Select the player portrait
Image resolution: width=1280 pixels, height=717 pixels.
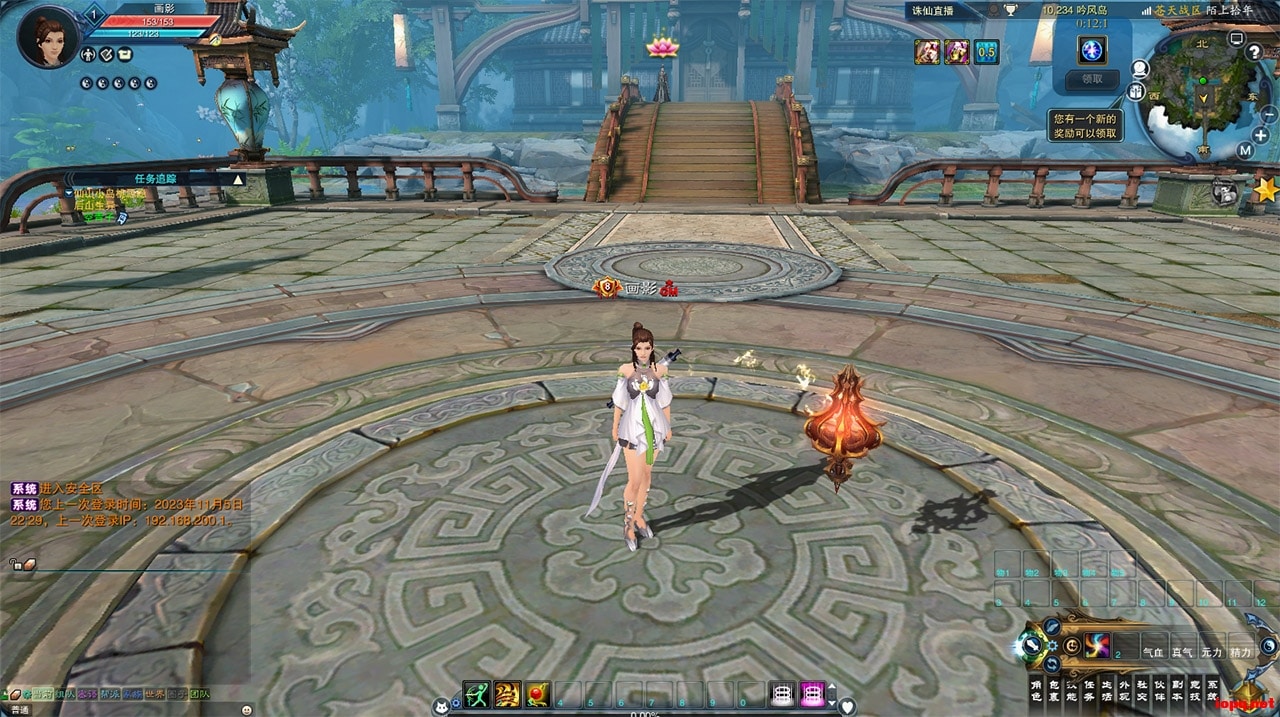[47, 38]
